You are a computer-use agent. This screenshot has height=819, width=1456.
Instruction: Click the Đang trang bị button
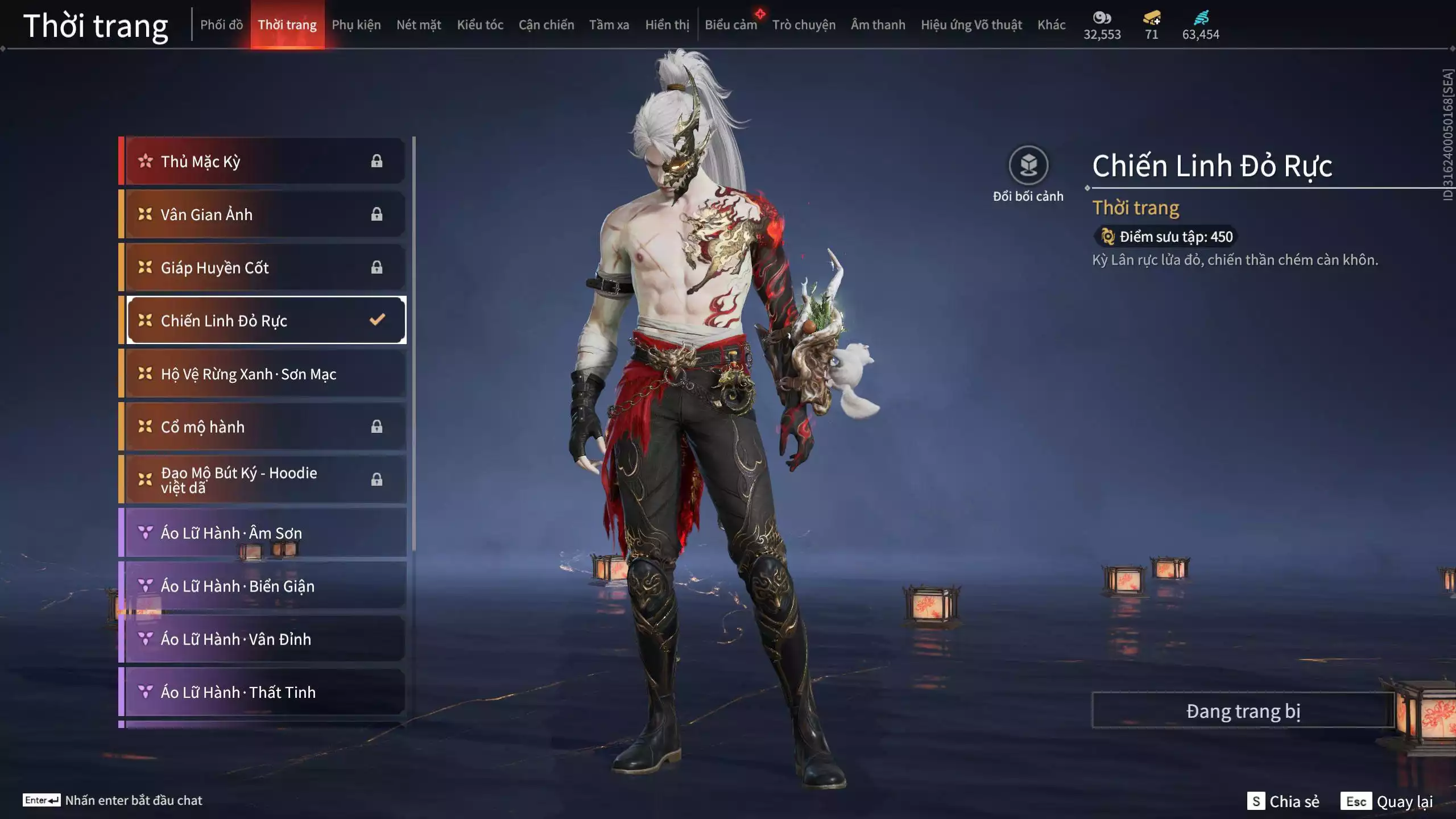coord(1243,711)
